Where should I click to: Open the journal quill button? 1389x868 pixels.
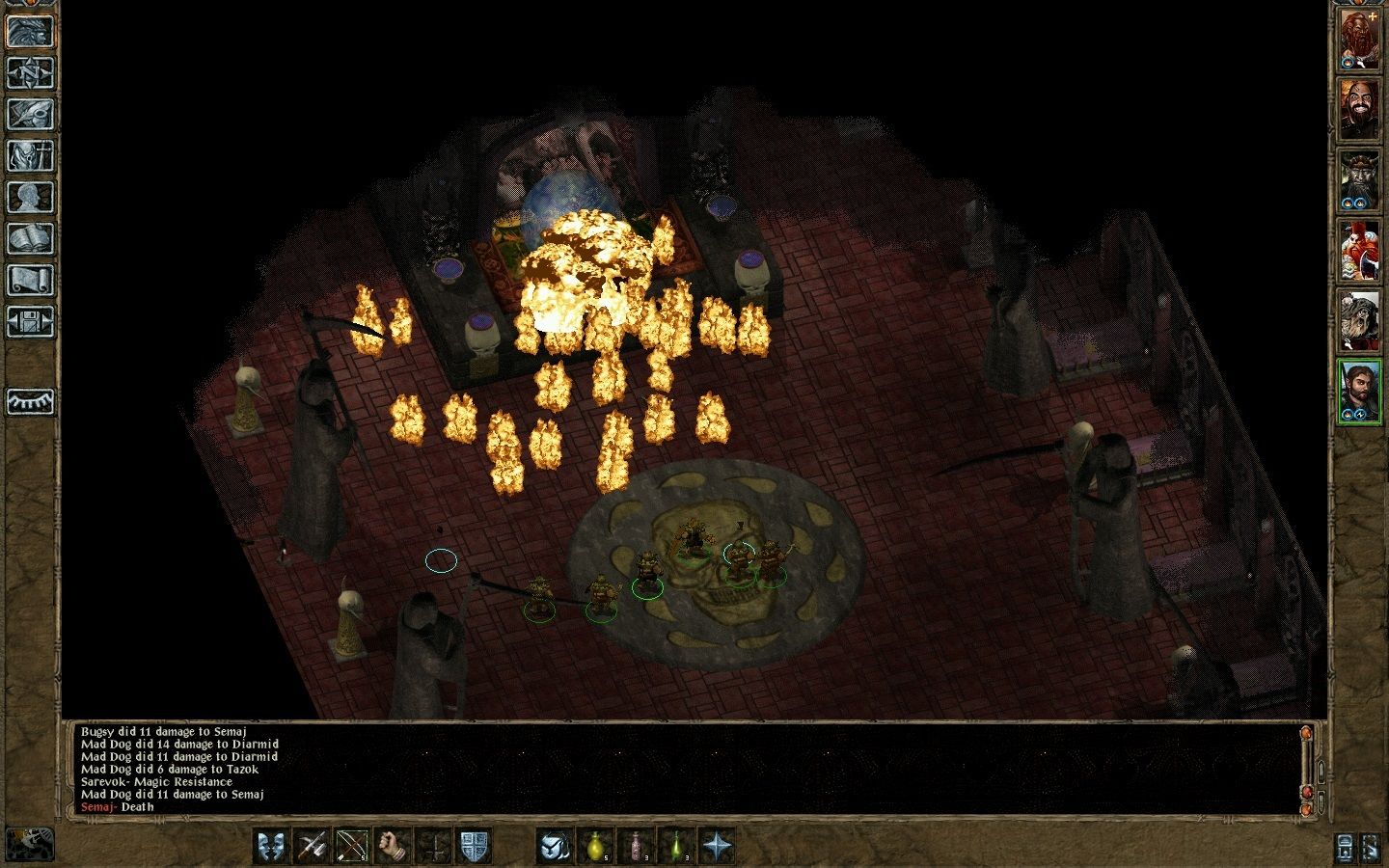pyautogui.click(x=30, y=114)
